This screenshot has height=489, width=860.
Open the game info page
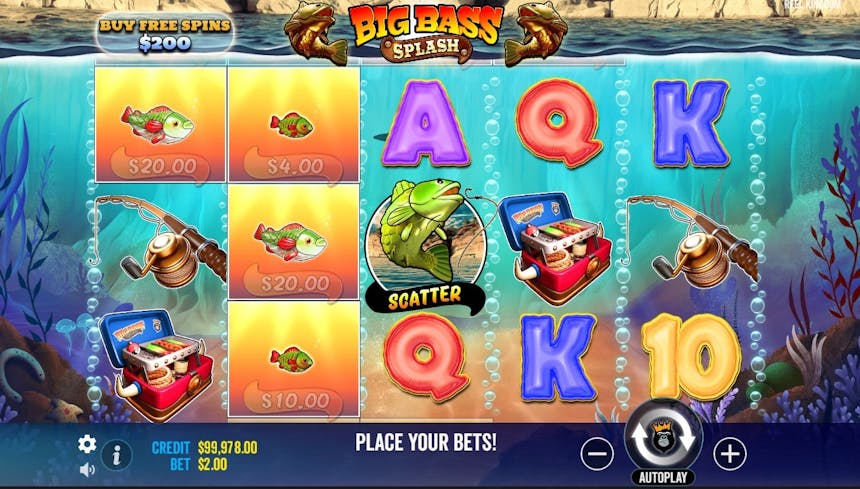point(116,455)
